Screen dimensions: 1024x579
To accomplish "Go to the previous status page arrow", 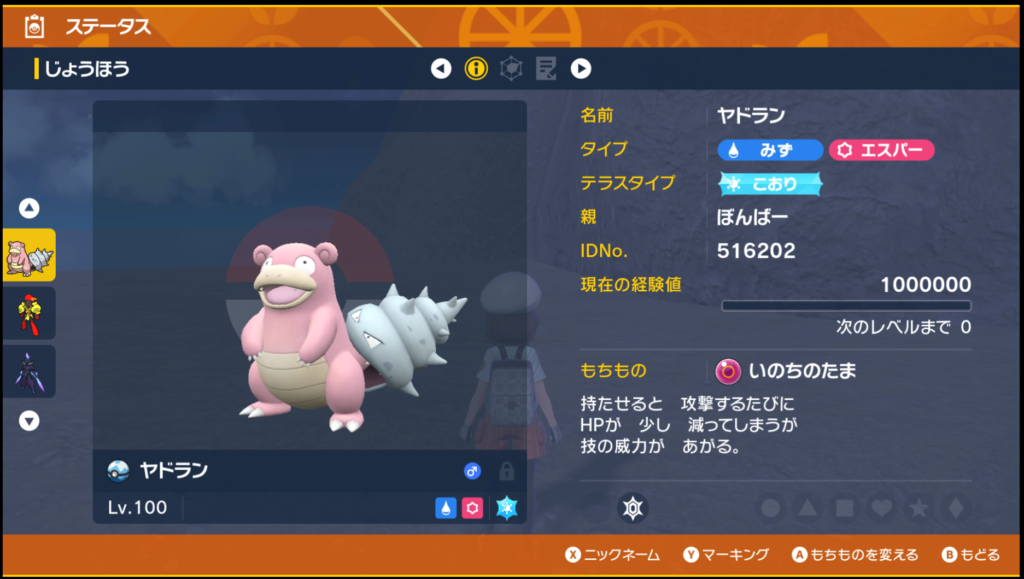I will [441, 69].
